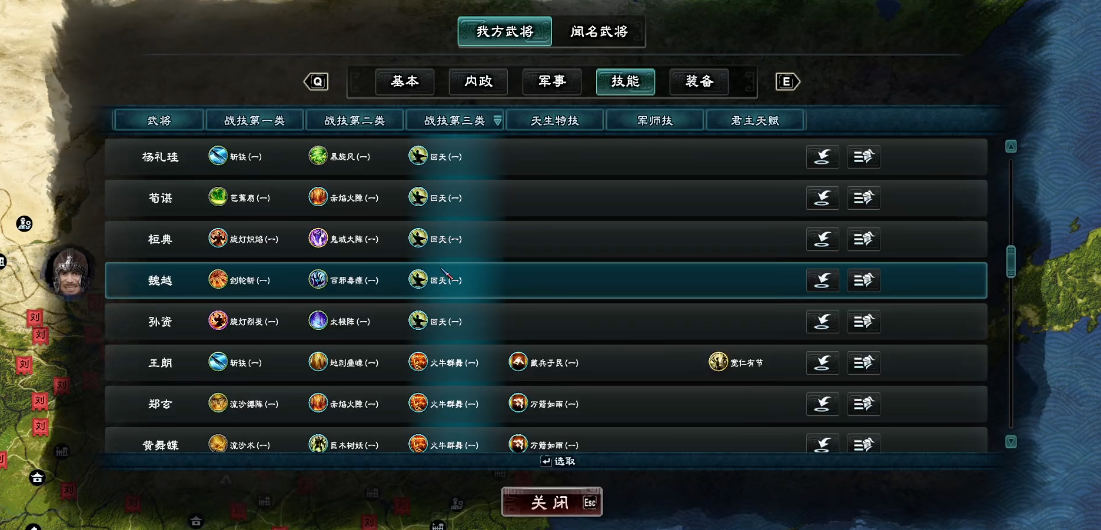Select the 孙资 general row
Viewport: 1101px width, 530px height.
[158, 321]
